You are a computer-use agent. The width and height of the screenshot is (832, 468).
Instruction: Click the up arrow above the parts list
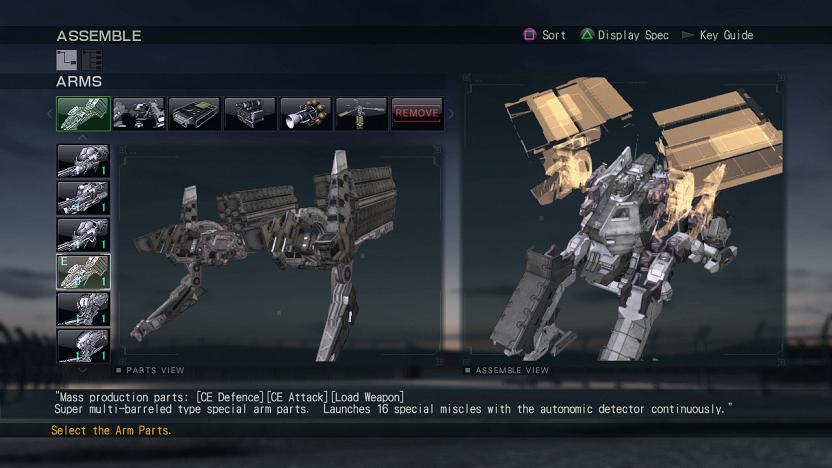(x=83, y=138)
